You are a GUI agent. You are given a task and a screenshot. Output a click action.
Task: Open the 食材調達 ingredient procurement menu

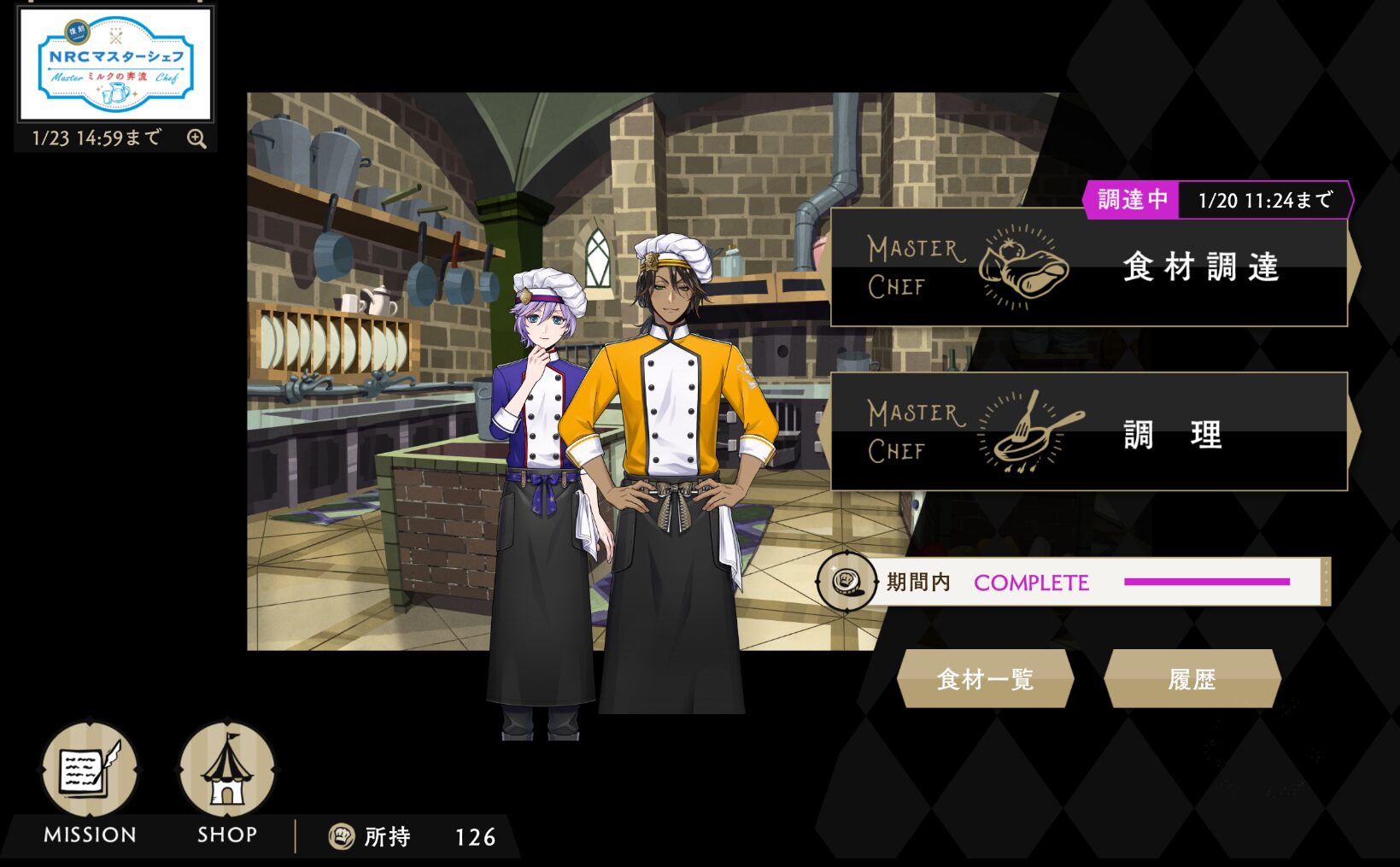coord(1089,268)
